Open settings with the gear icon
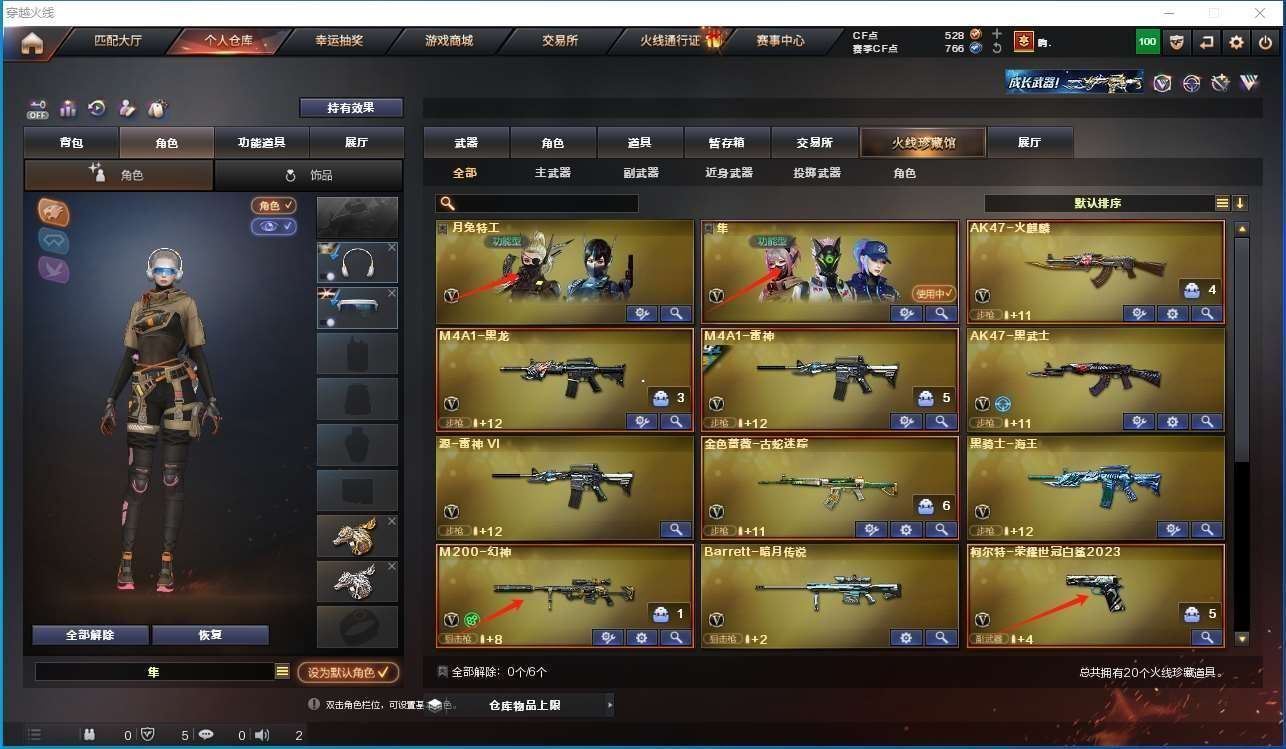 (1237, 42)
